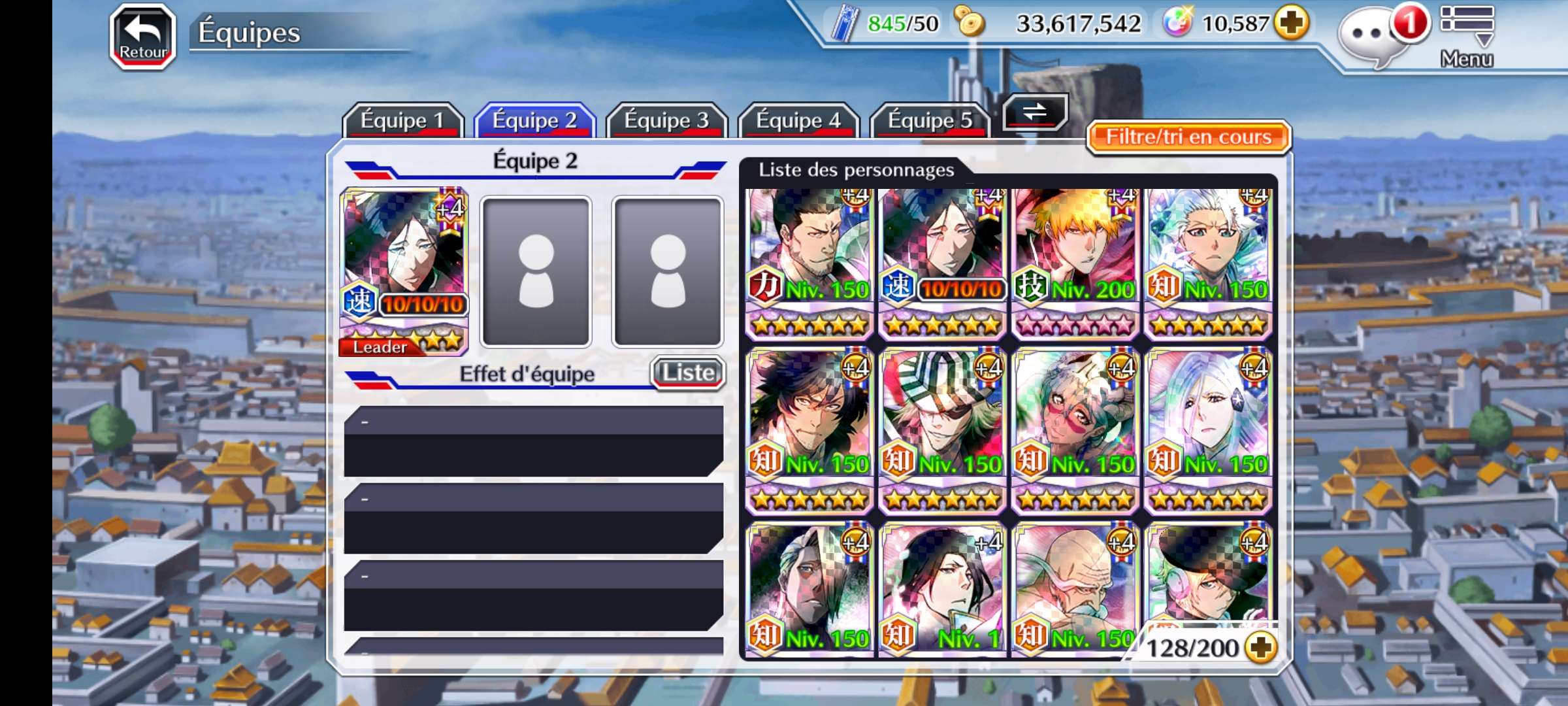Click the team swap arrows button
1568x706 pixels.
pyautogui.click(x=1035, y=112)
